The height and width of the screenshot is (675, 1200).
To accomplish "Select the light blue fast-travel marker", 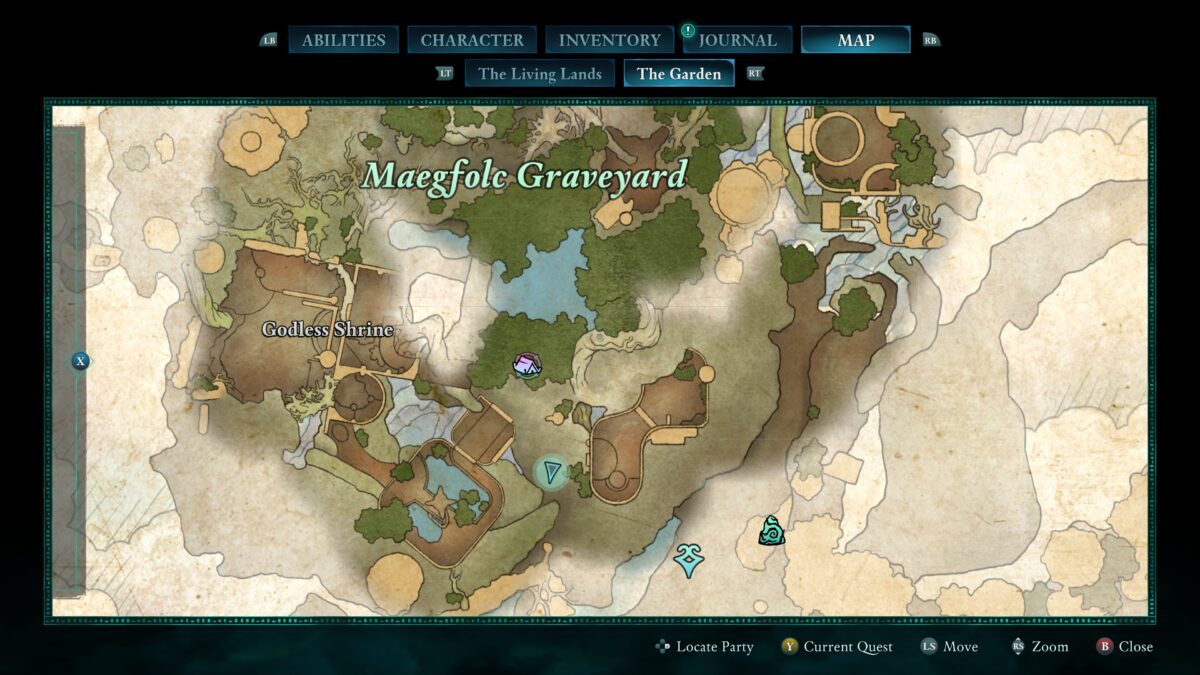I will pos(687,560).
